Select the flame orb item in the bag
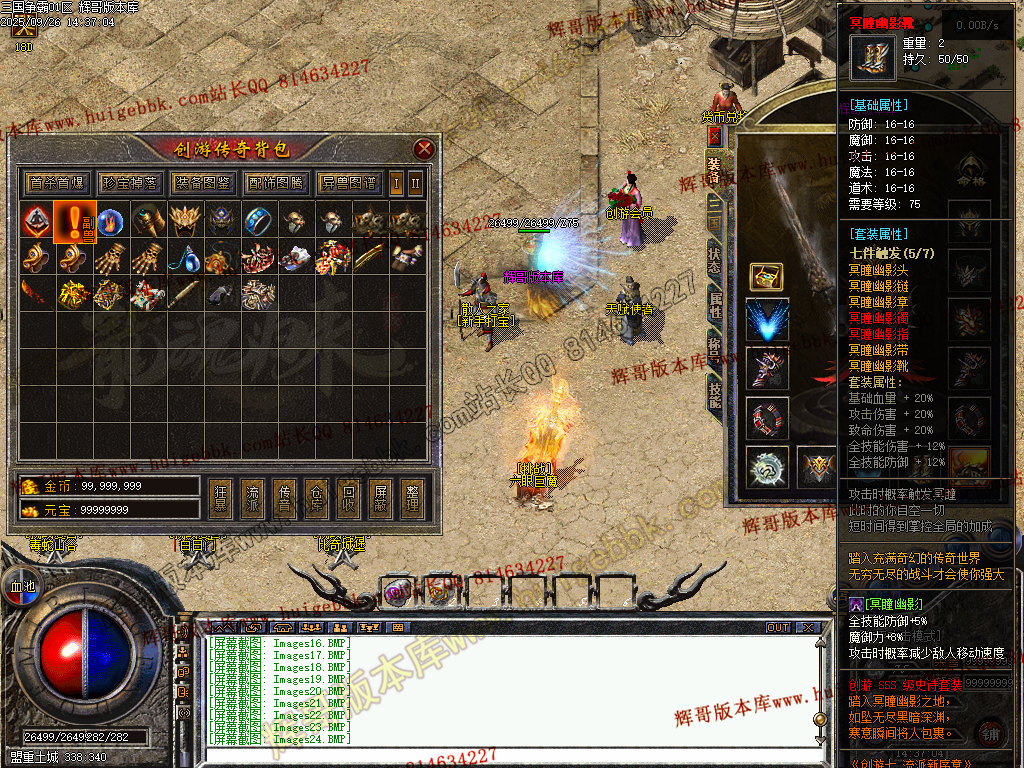1024x768 pixels. [110, 220]
